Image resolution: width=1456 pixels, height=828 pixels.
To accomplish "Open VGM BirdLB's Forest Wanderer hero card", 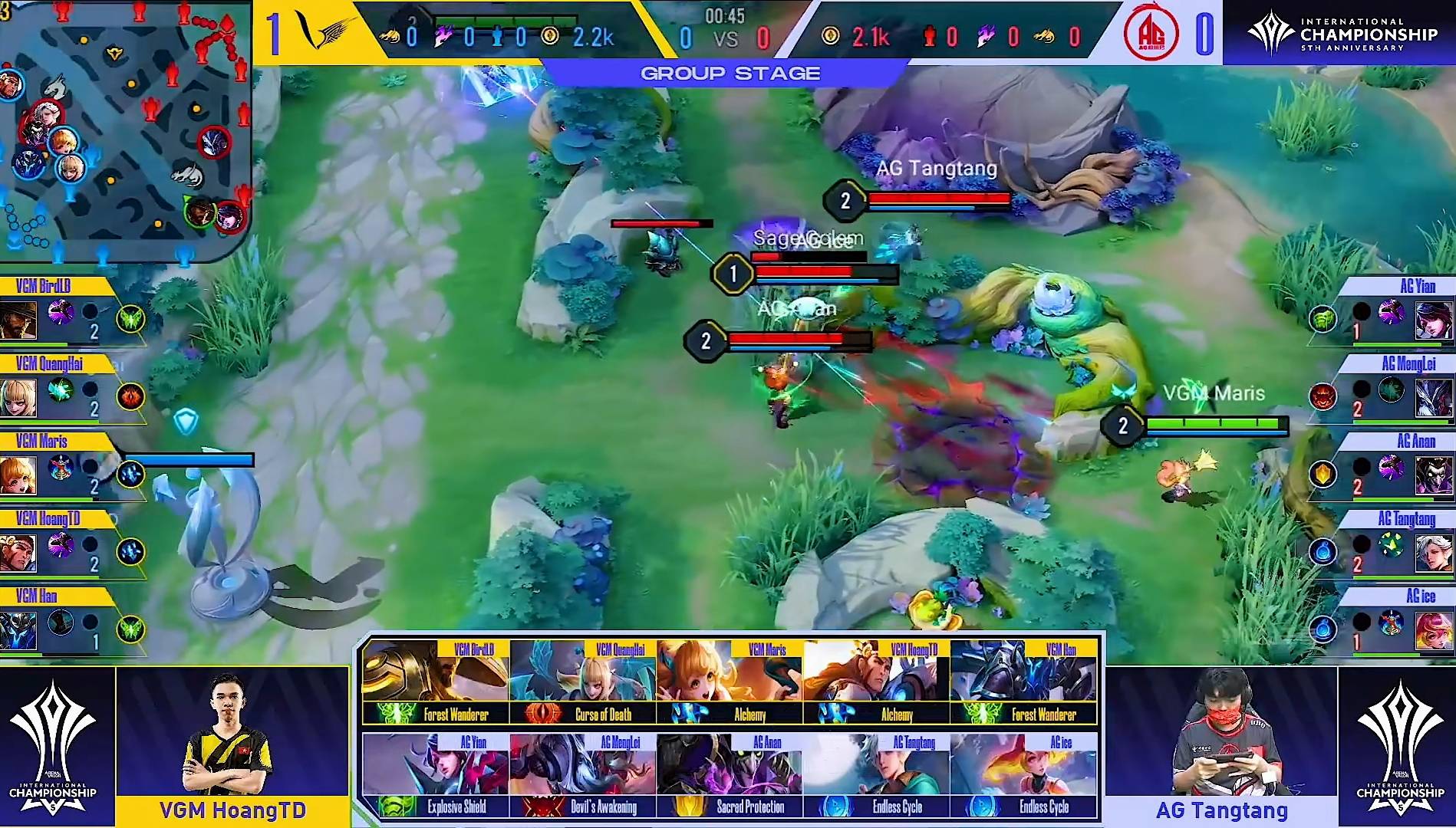I will click(435, 682).
